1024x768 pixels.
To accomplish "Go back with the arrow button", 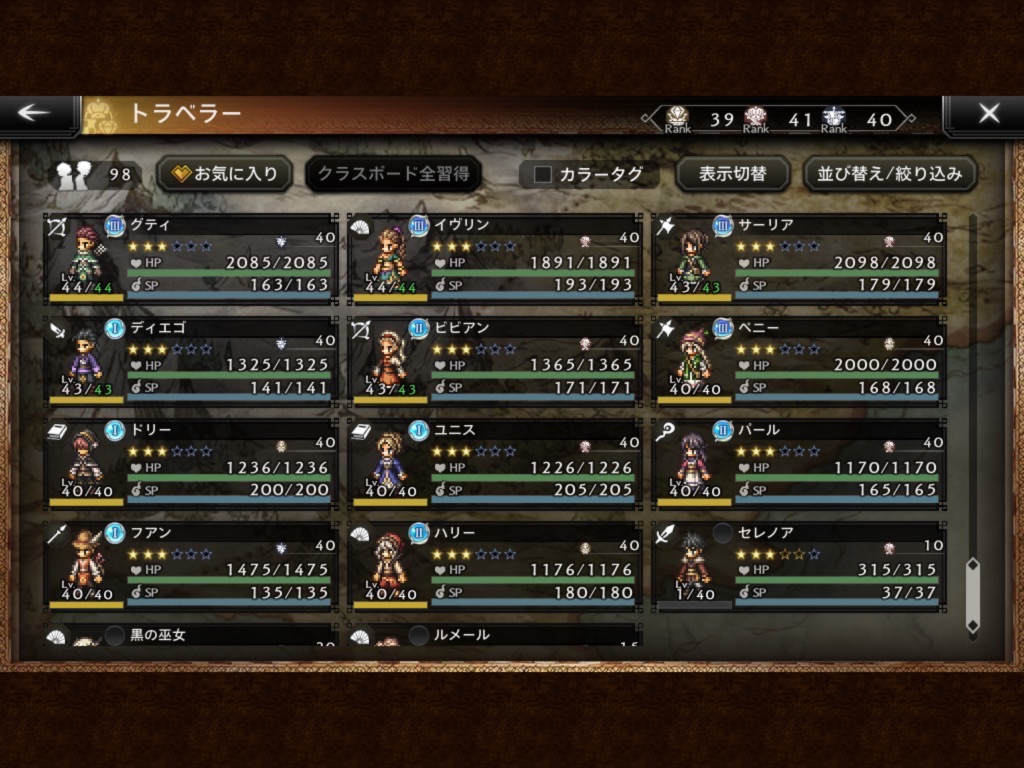I will click(35, 114).
